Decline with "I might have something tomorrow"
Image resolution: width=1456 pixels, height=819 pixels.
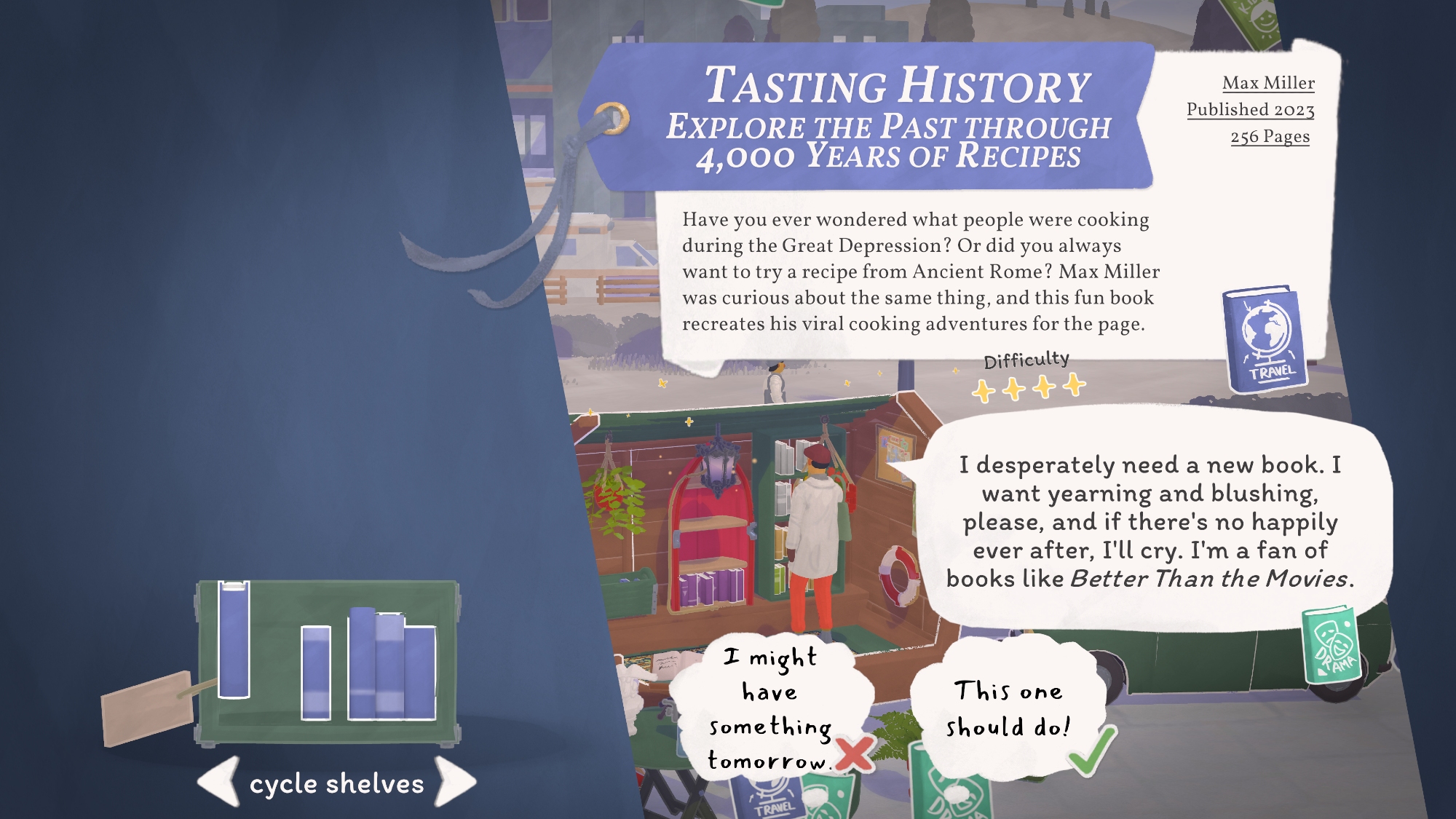coord(770,709)
